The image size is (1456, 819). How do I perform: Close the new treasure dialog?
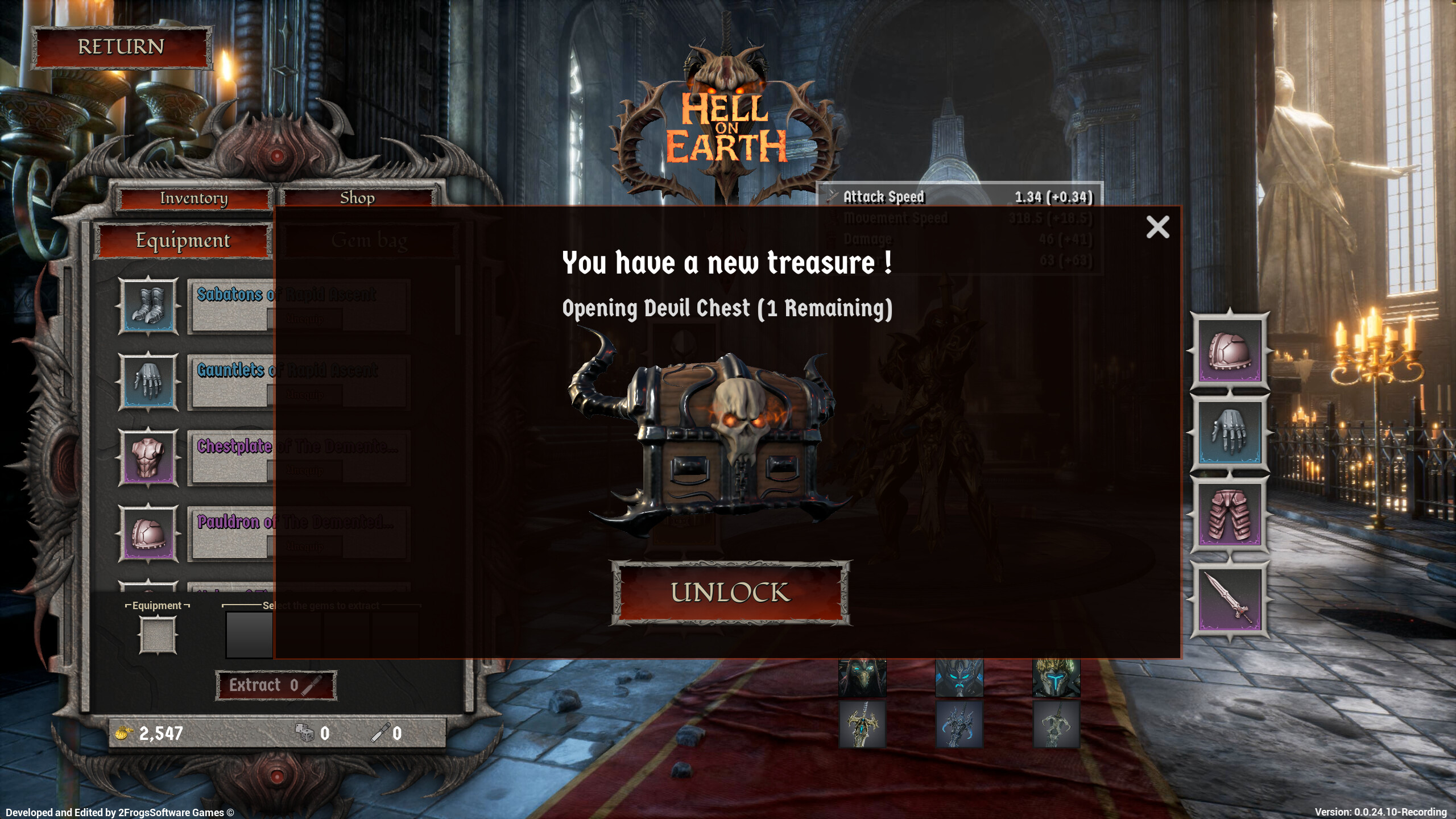tap(1158, 227)
